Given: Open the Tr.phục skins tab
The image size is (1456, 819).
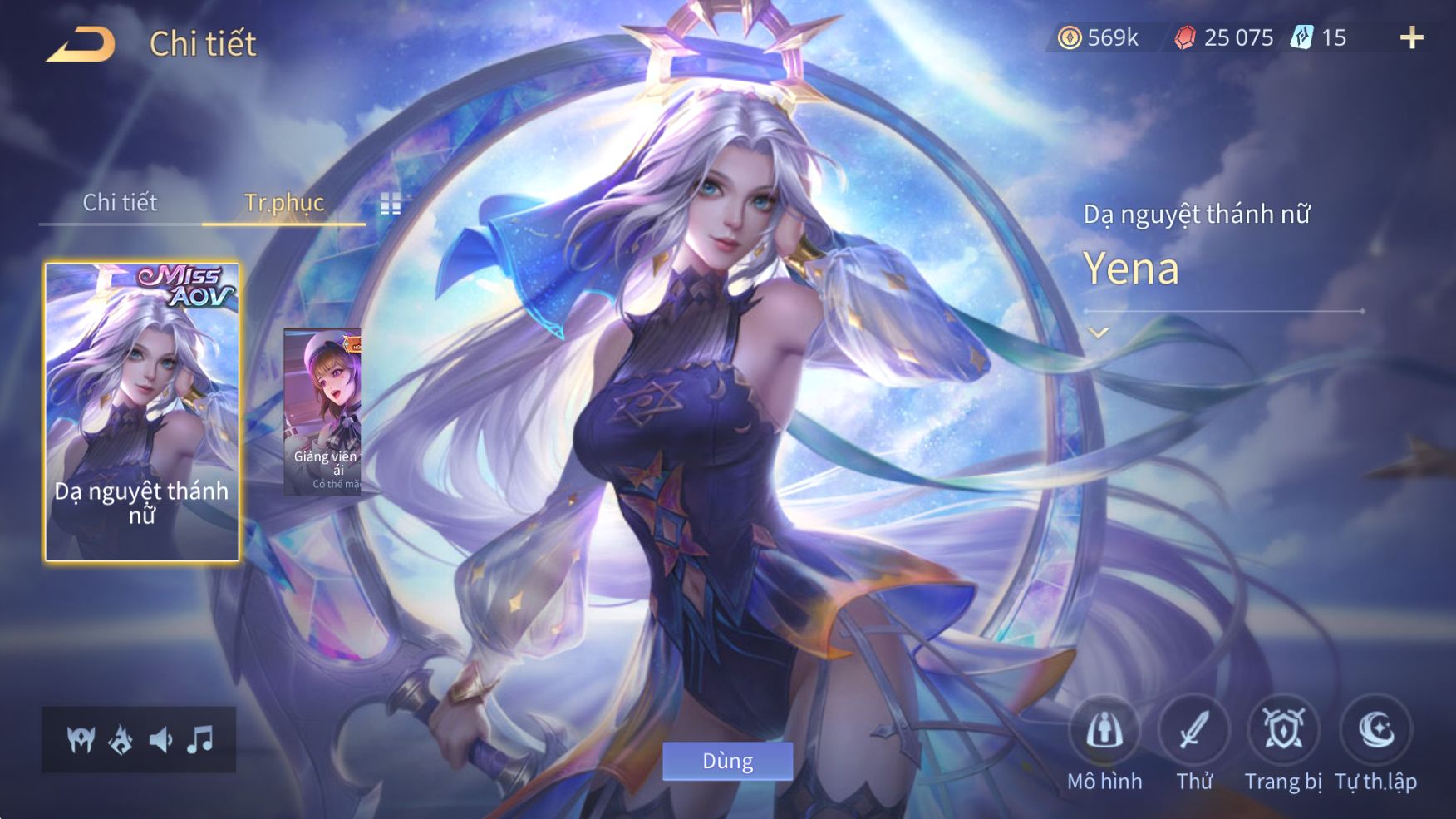Looking at the screenshot, I should 283,203.
